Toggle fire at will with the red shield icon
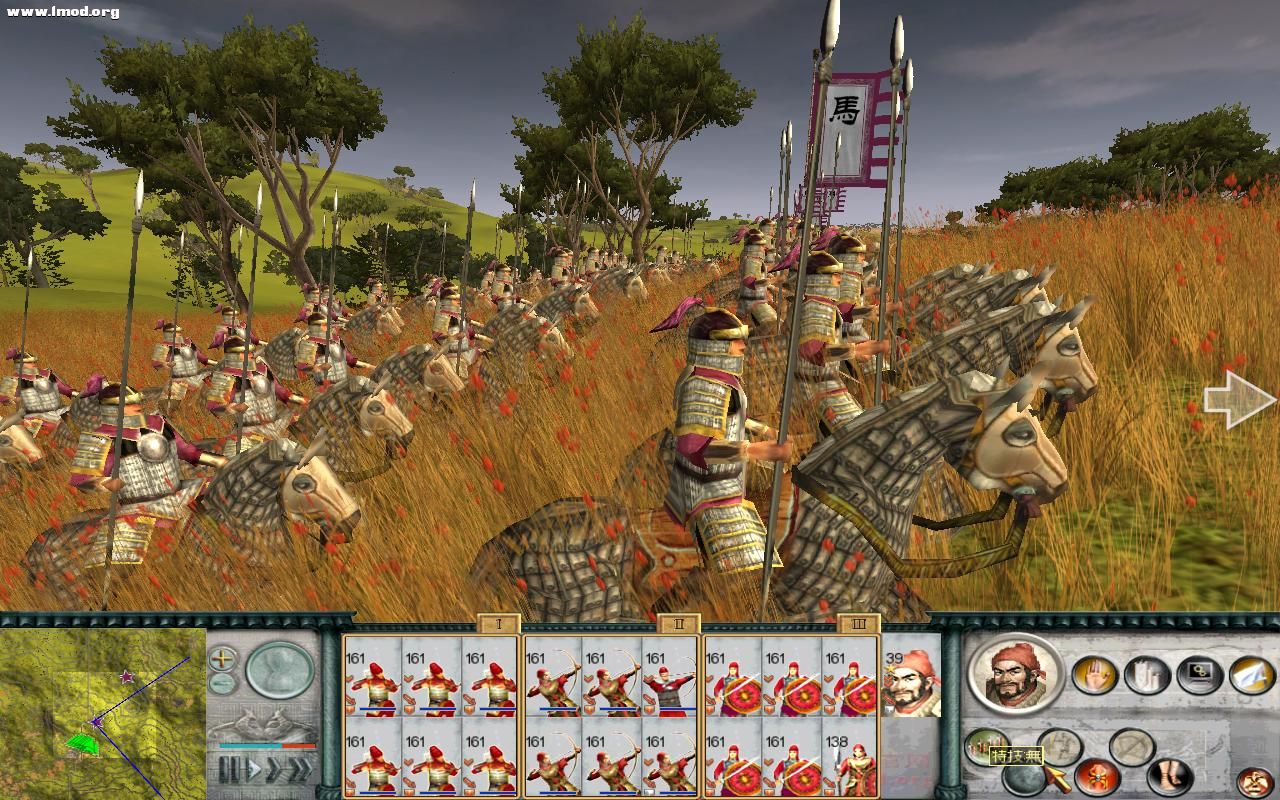Image resolution: width=1280 pixels, height=800 pixels. (x=1098, y=778)
